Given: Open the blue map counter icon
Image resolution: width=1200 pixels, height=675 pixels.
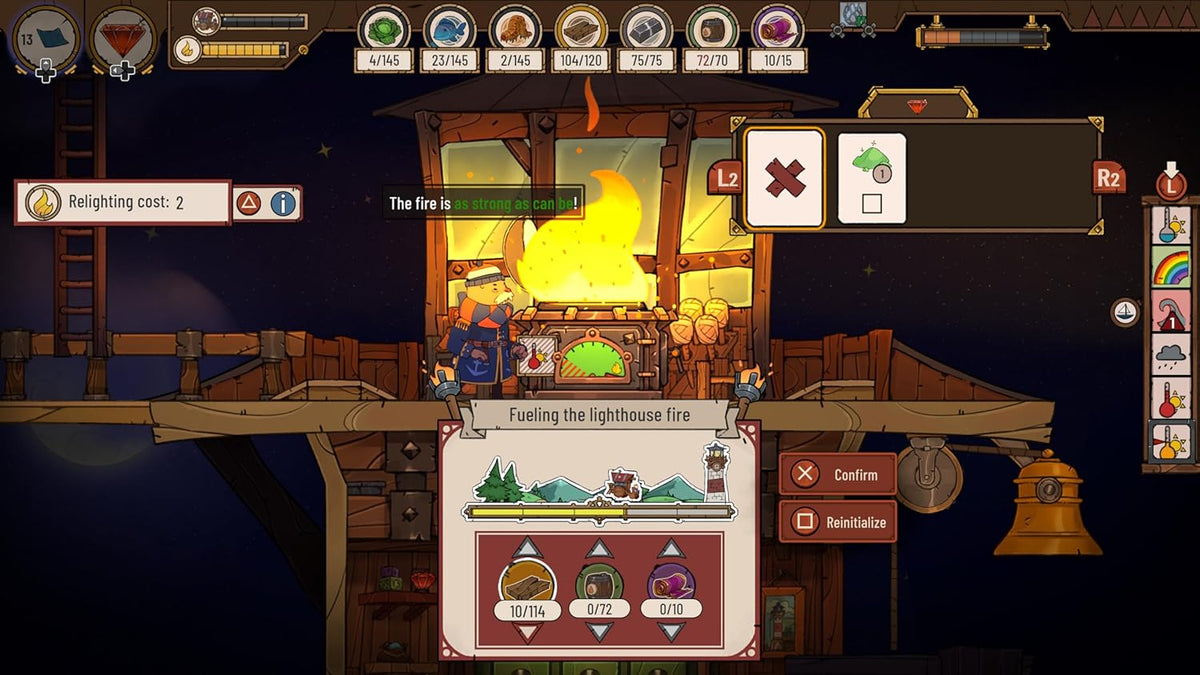Looking at the screenshot, I should (x=46, y=38).
